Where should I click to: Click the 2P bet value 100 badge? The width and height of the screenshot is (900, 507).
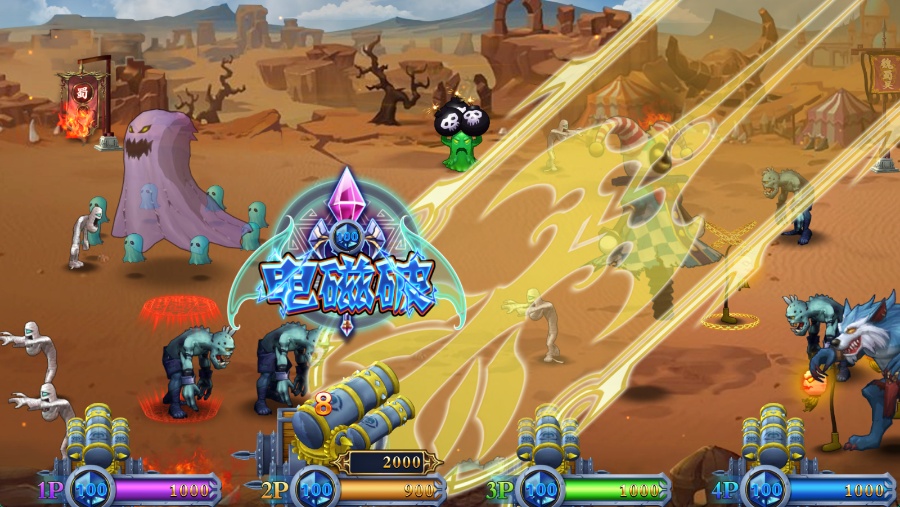tap(316, 490)
